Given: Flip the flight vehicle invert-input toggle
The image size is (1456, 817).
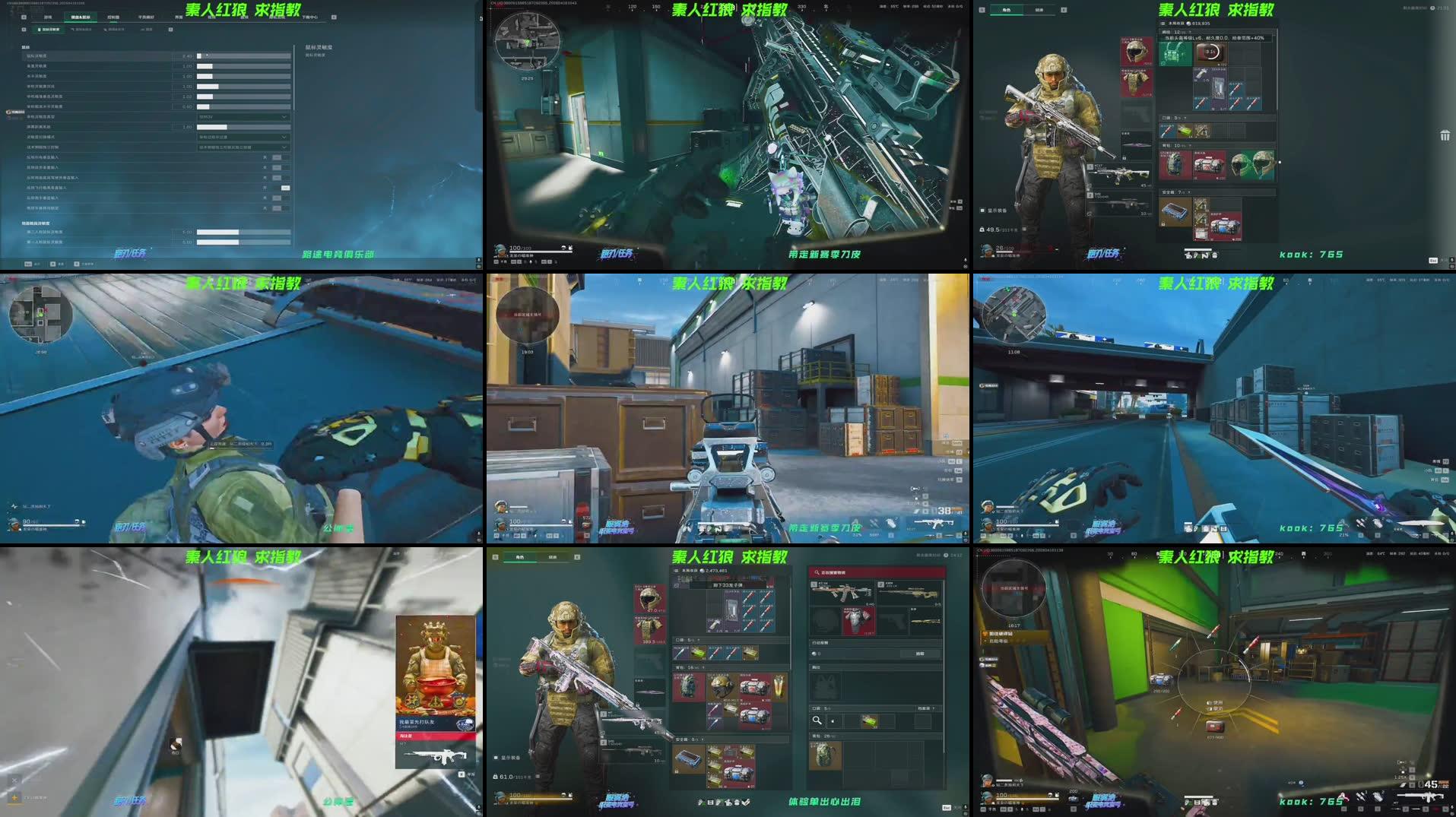Looking at the screenshot, I should pyautogui.click(x=286, y=187).
